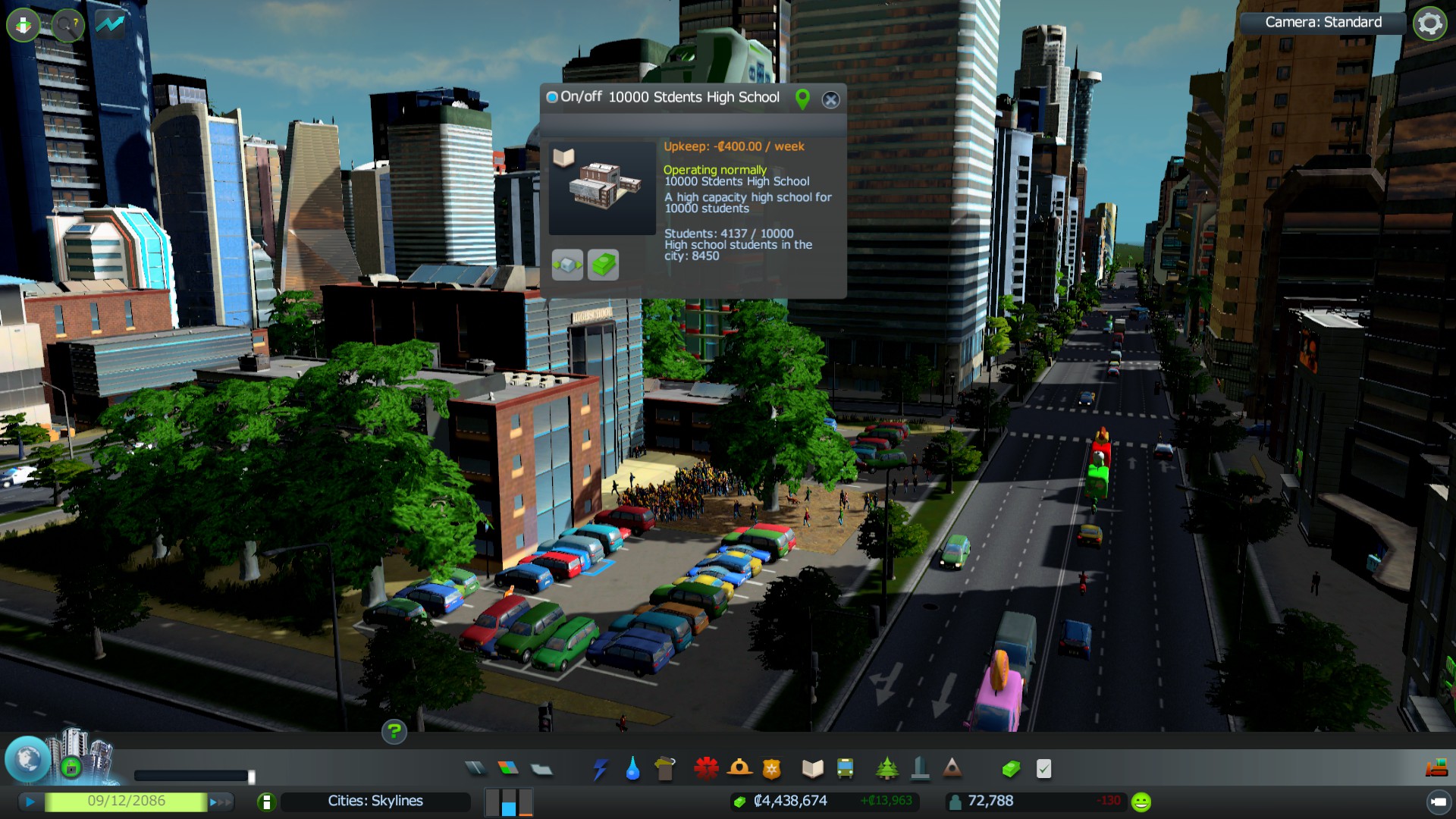Open Water and Sewage droplet menu

point(632,770)
